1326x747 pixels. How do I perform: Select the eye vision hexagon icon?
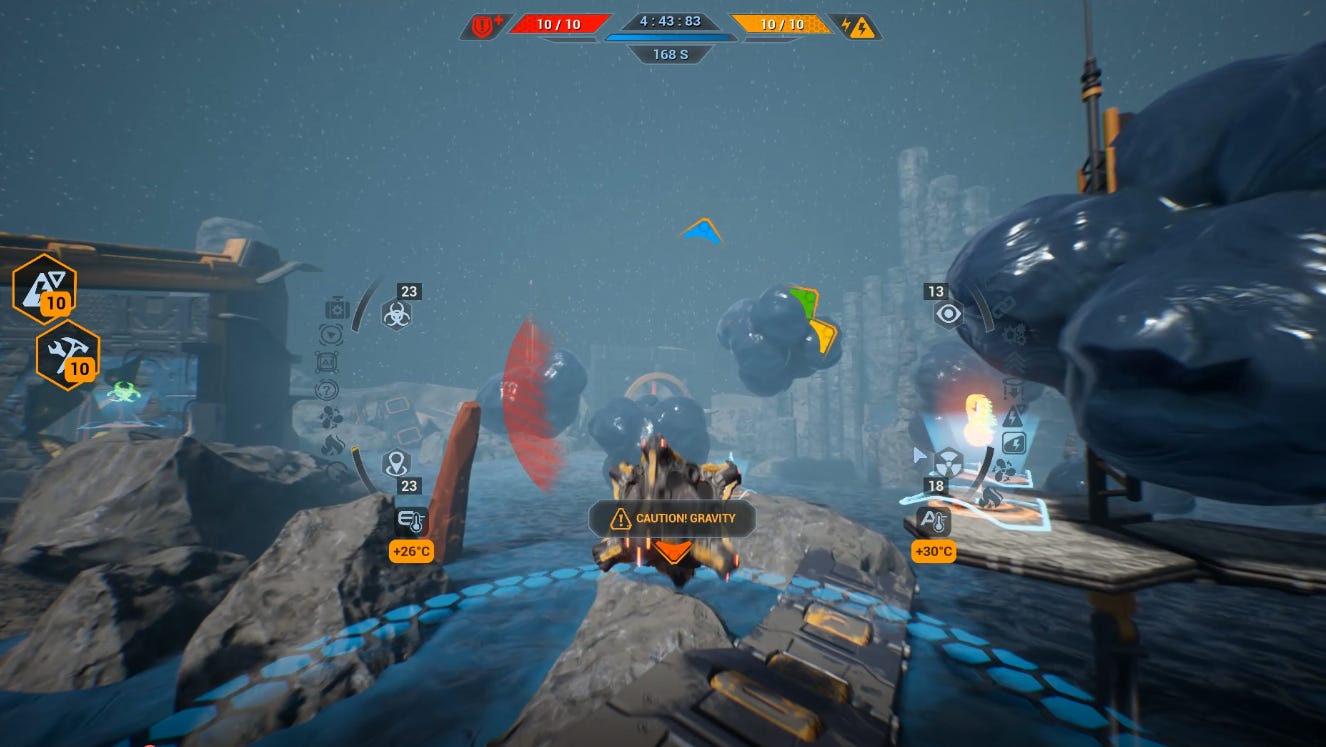(x=947, y=315)
